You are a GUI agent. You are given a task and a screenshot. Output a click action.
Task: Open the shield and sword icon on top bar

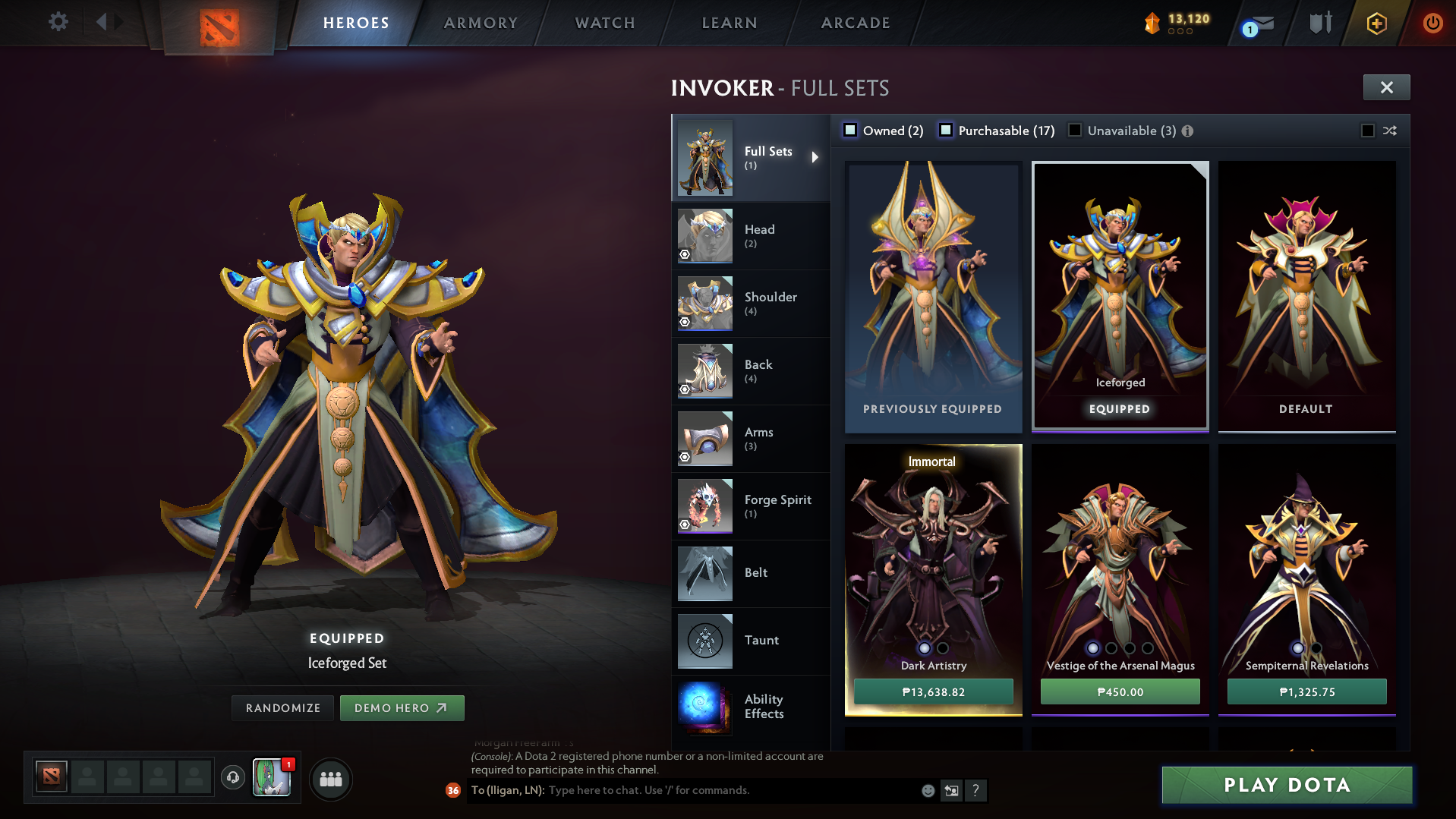click(1319, 22)
